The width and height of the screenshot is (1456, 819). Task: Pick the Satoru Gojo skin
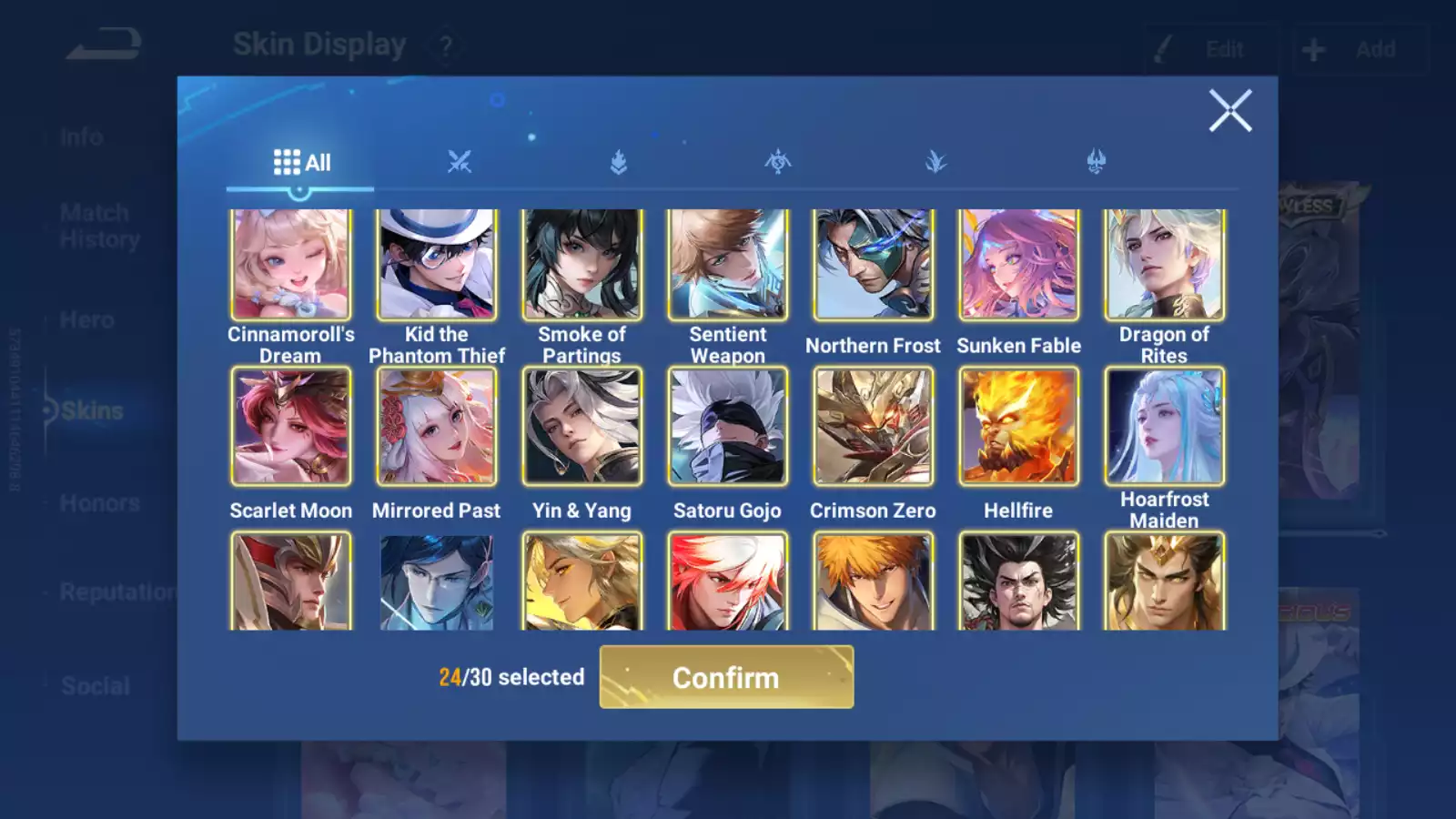(728, 426)
